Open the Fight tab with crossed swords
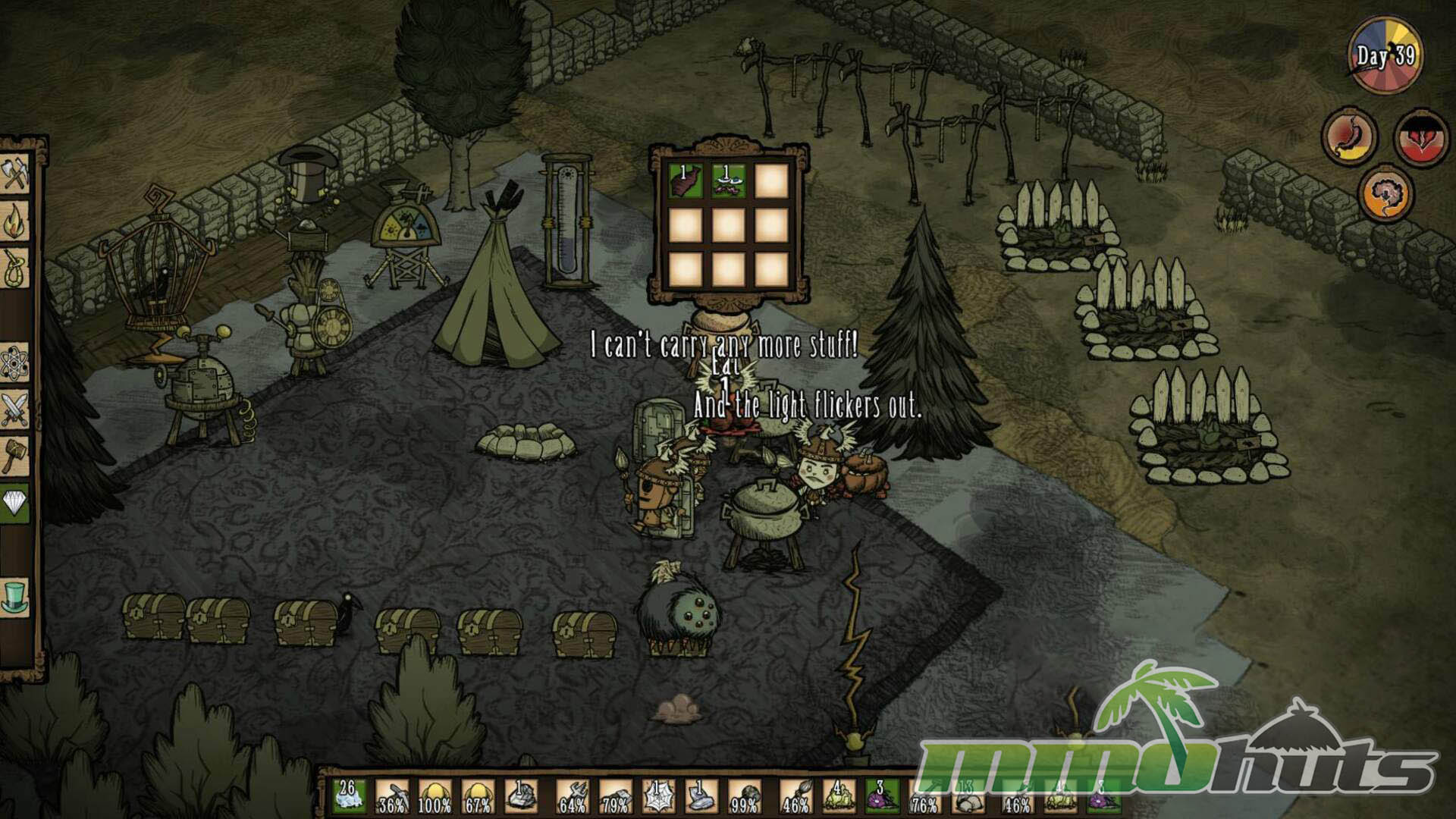Screen dimensions: 1456x819 (15, 409)
